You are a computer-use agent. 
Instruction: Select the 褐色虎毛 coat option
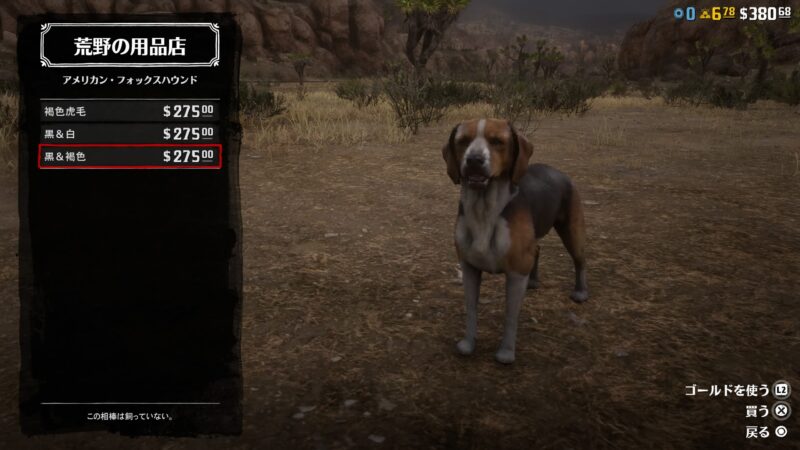click(x=128, y=111)
